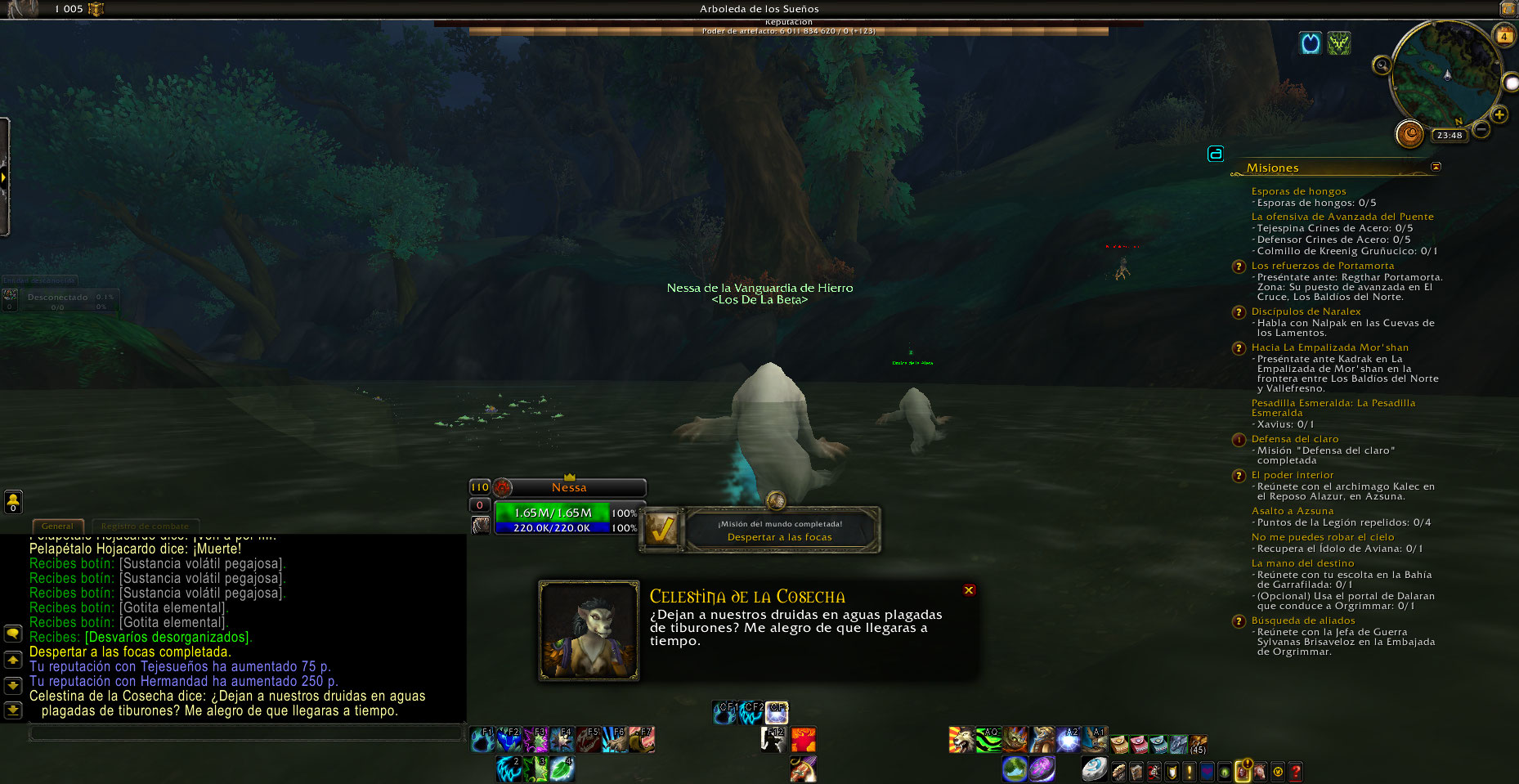Click the minimap zoom-in plus button
Screen dimensions: 1519x784
1499,114
